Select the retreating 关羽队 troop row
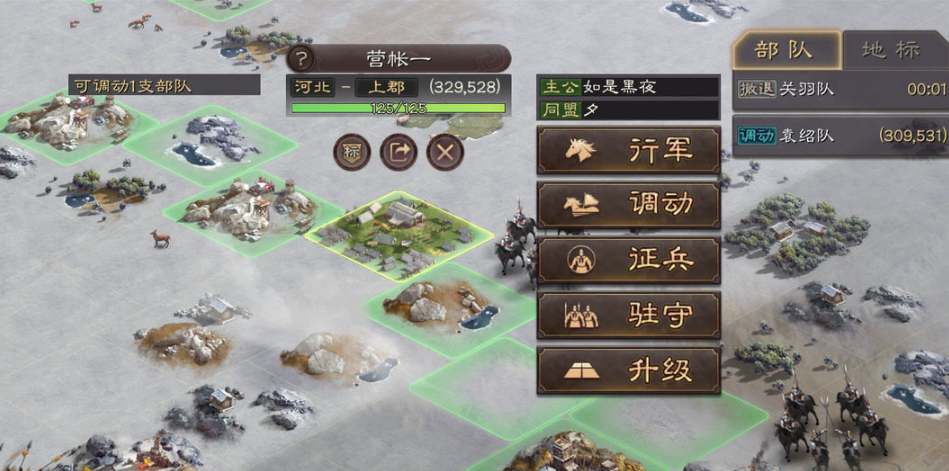 (x=840, y=89)
